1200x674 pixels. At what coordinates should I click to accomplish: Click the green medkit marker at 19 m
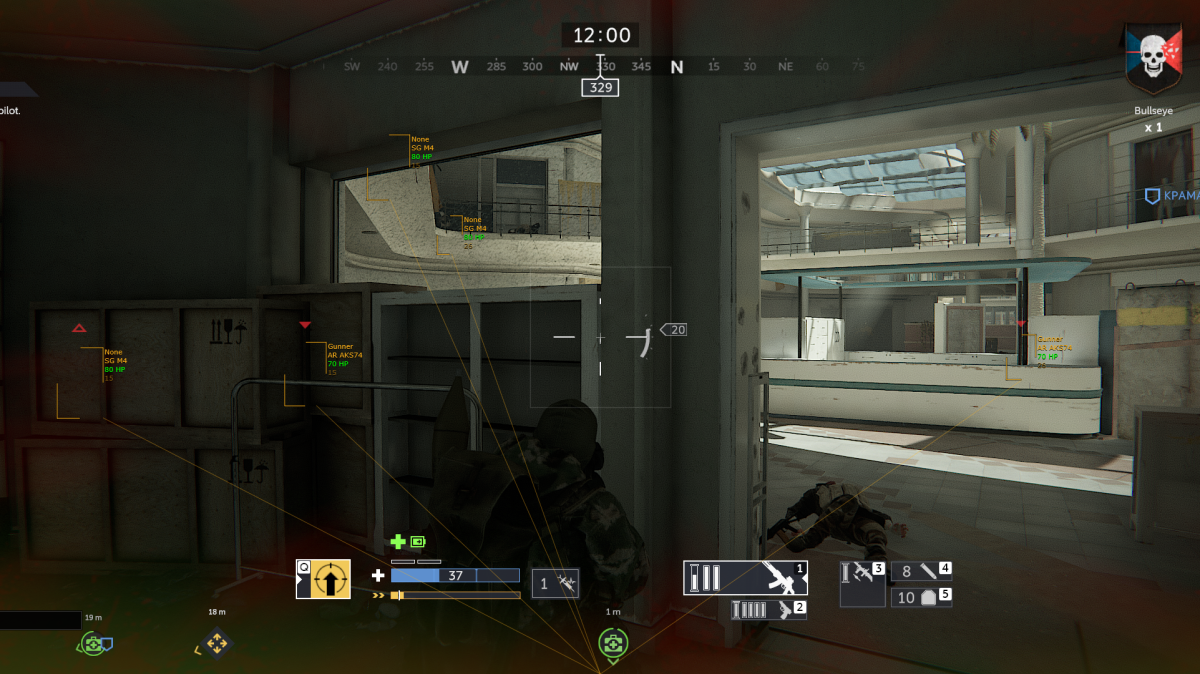(94, 644)
